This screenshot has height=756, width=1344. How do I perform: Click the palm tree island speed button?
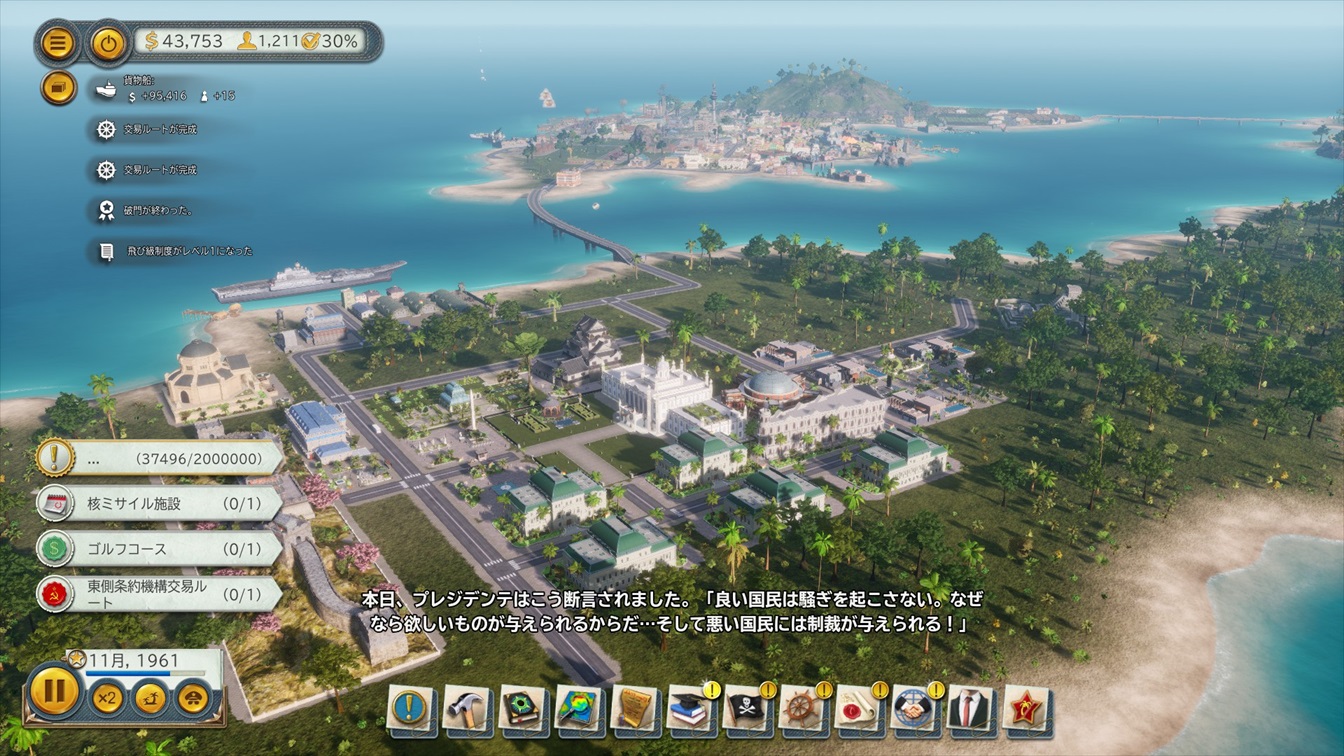tap(150, 697)
